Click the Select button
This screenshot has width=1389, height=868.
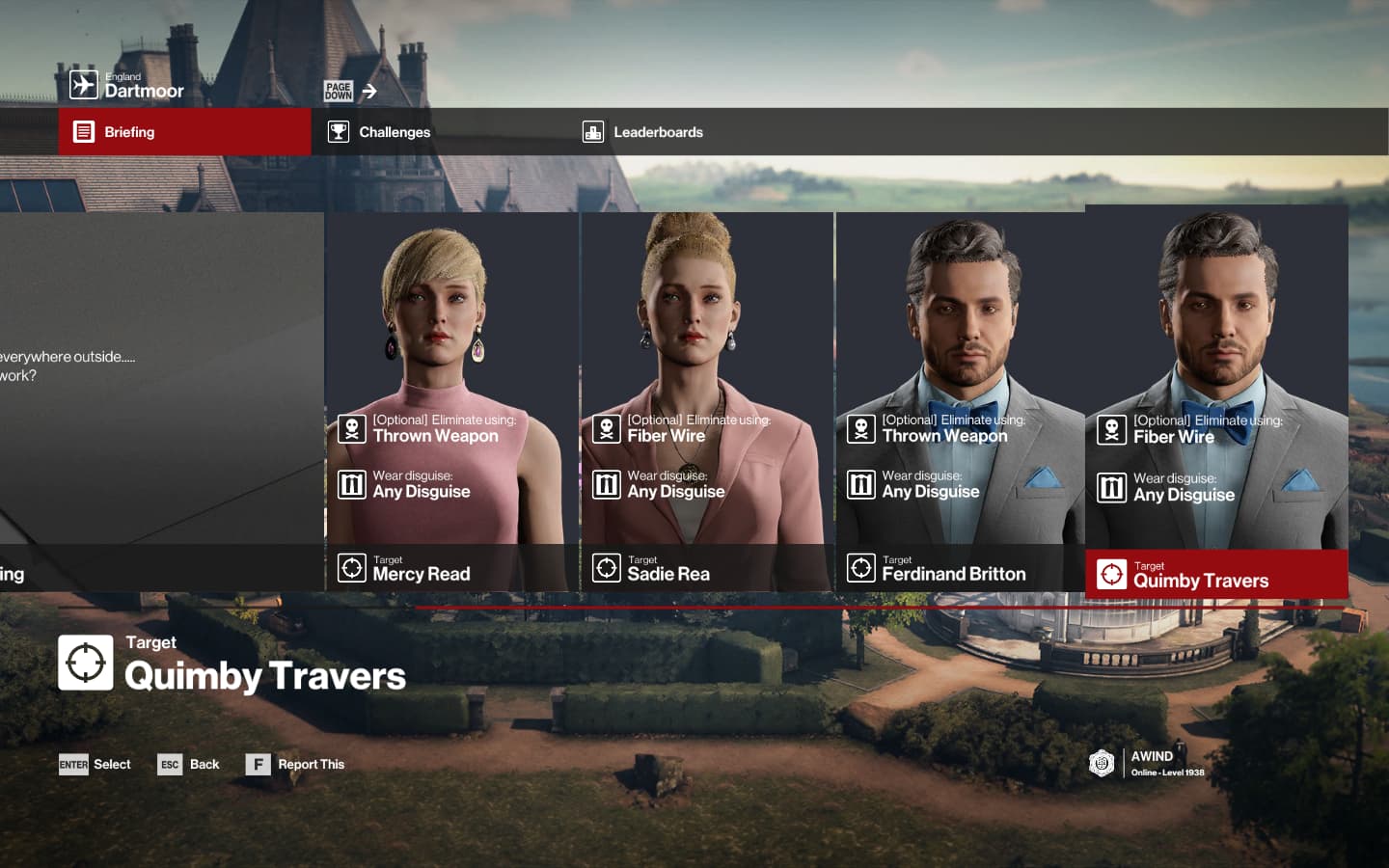(95, 765)
